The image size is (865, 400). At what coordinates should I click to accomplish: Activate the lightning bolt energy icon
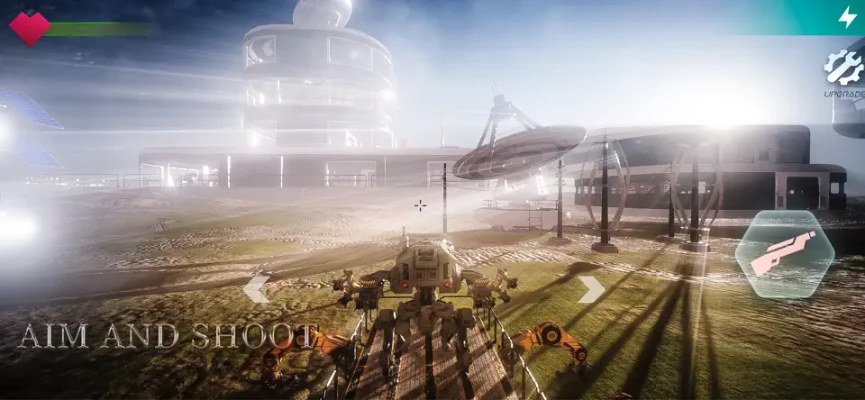point(847,16)
